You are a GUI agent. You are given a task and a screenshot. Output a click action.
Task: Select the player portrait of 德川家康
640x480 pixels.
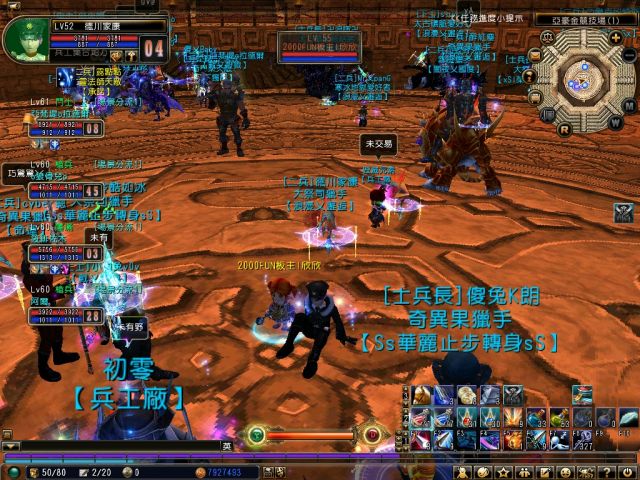tap(23, 40)
